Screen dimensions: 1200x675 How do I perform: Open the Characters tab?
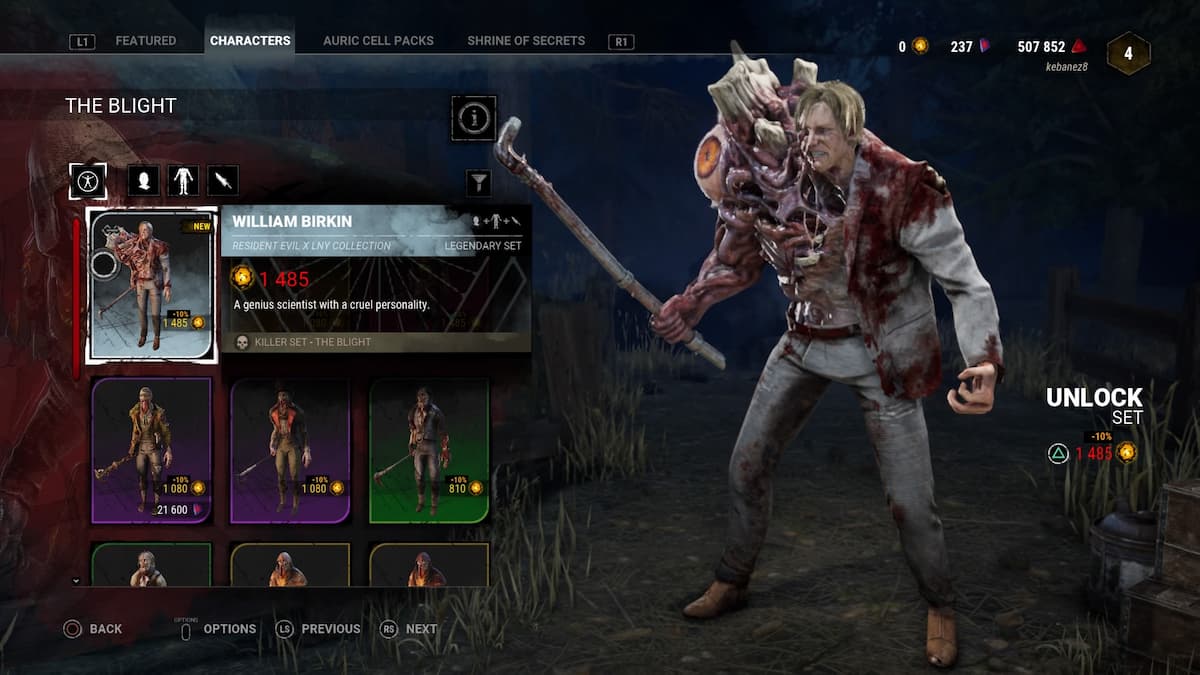pos(250,41)
